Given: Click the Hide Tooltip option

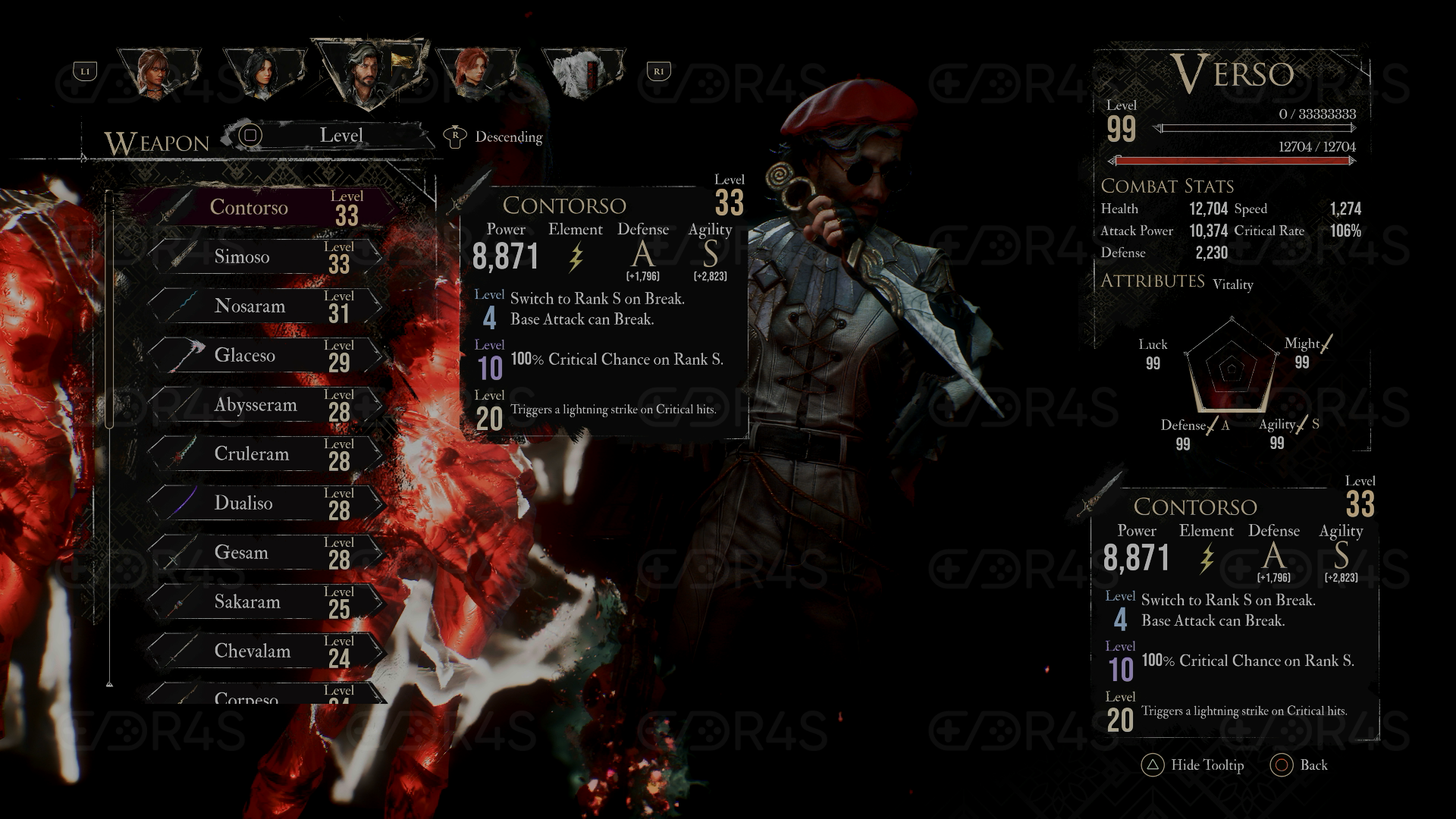Looking at the screenshot, I should [x=1194, y=765].
